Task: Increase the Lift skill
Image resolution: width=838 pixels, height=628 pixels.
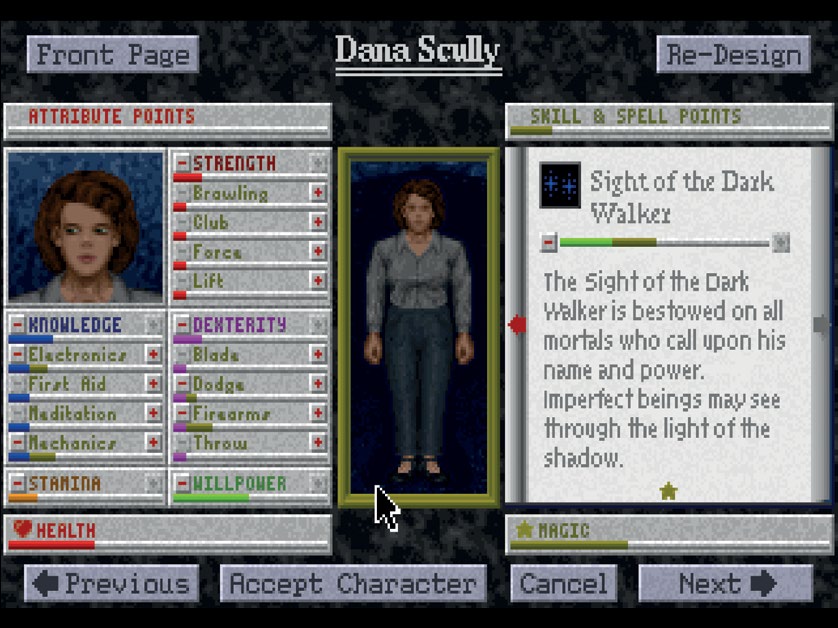Action: (318, 281)
